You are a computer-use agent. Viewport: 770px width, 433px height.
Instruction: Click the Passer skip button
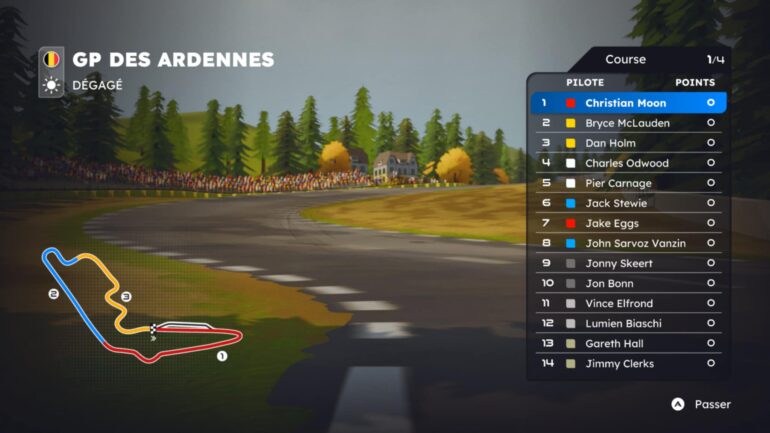[701, 404]
